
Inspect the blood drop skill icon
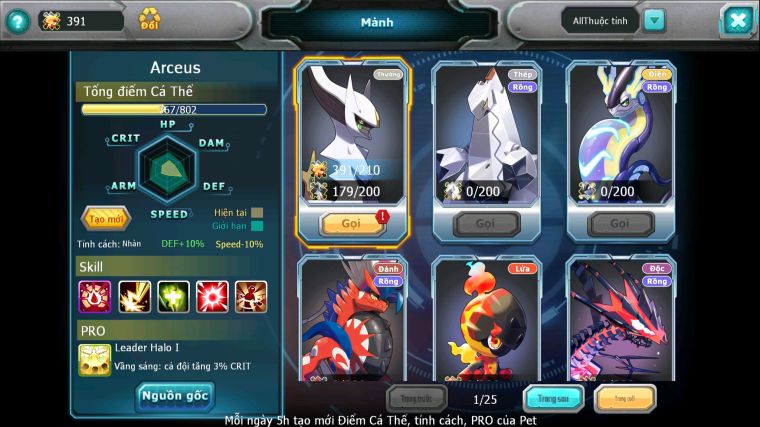[95, 295]
